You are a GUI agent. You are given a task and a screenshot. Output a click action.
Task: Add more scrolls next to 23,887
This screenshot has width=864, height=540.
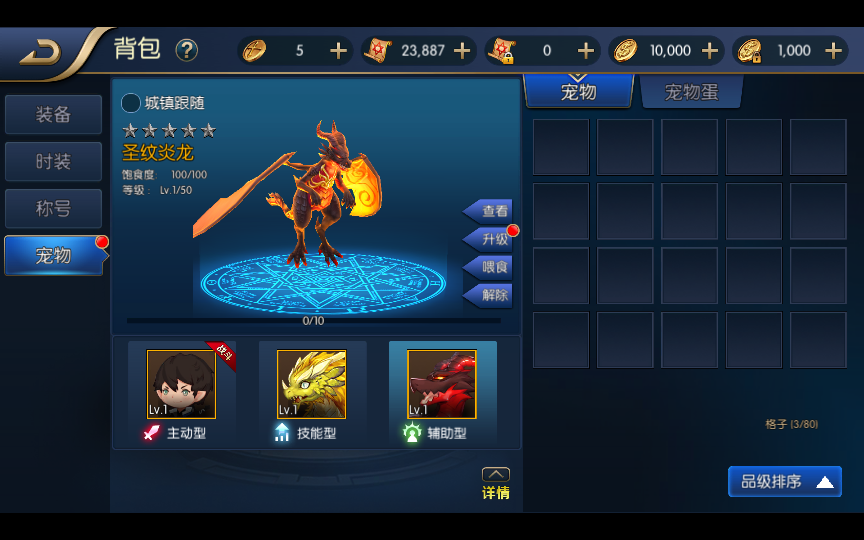462,50
